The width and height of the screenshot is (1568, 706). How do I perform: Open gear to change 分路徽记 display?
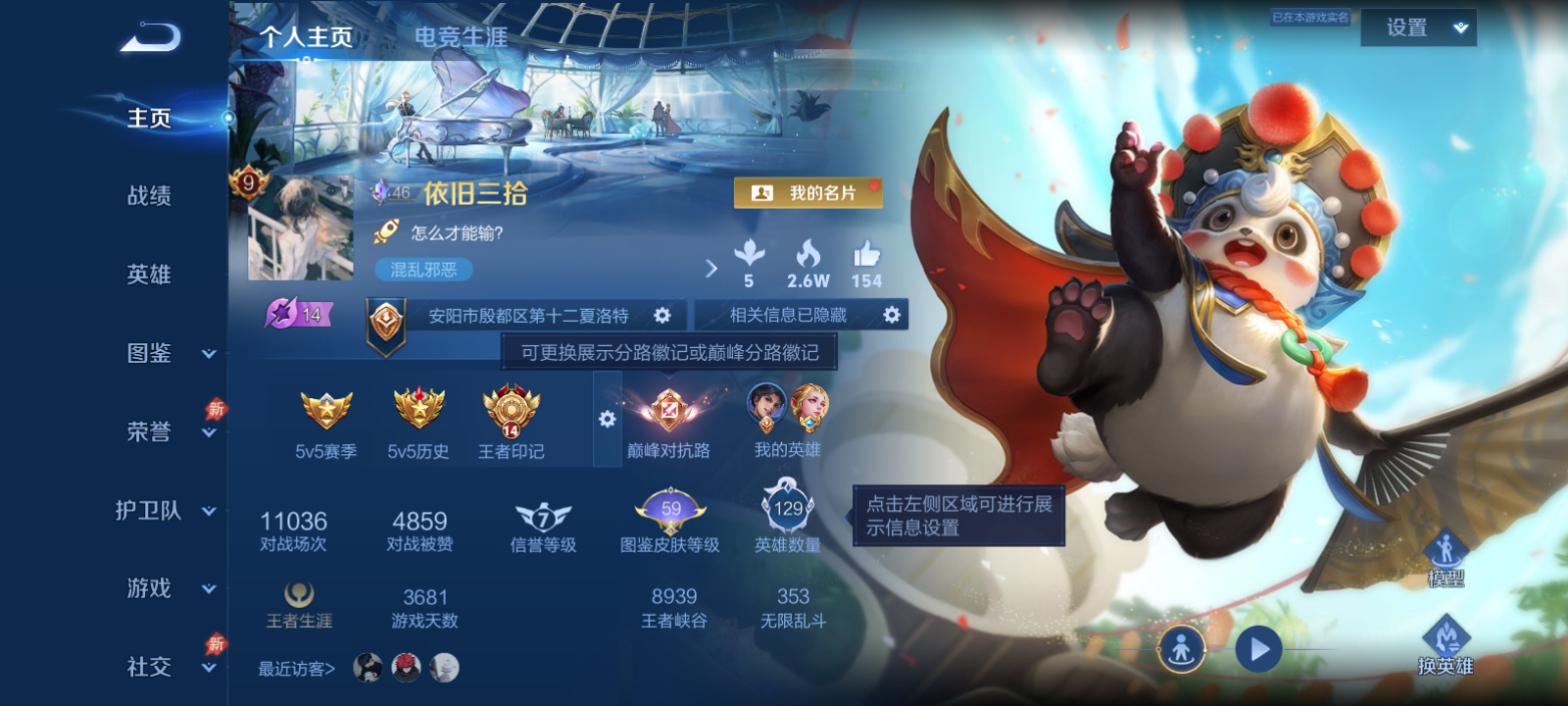pyautogui.click(x=607, y=418)
